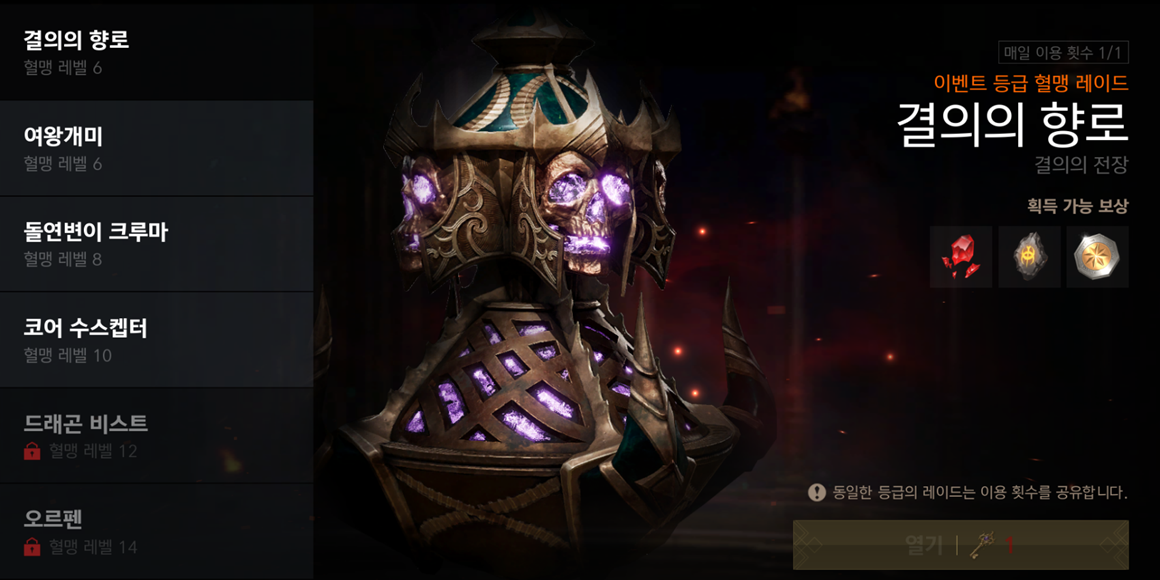View the gray rune stone reward
Viewport: 1160px width, 580px height.
click(1029, 257)
